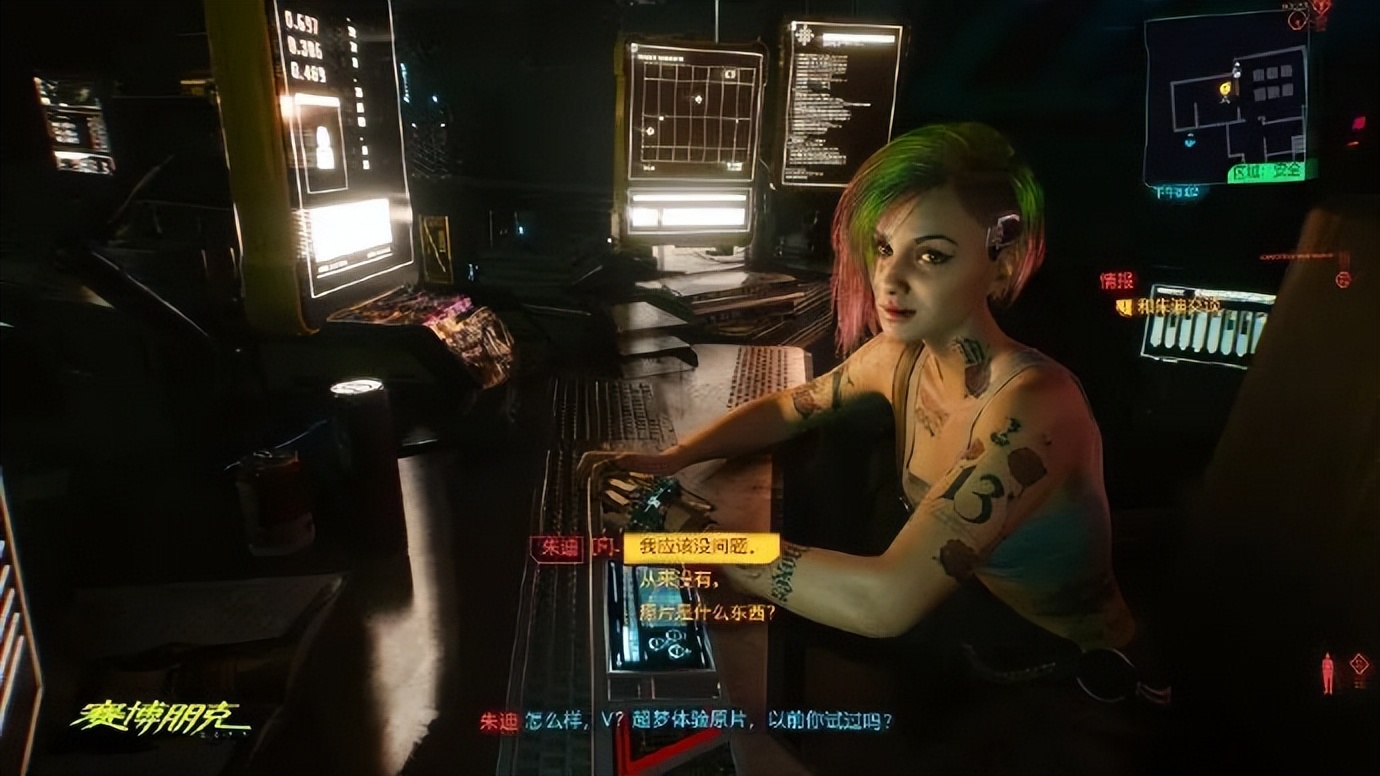Click the quest marker icon on the minimap
Viewport: 1380px width, 776px height.
(x=1236, y=70)
